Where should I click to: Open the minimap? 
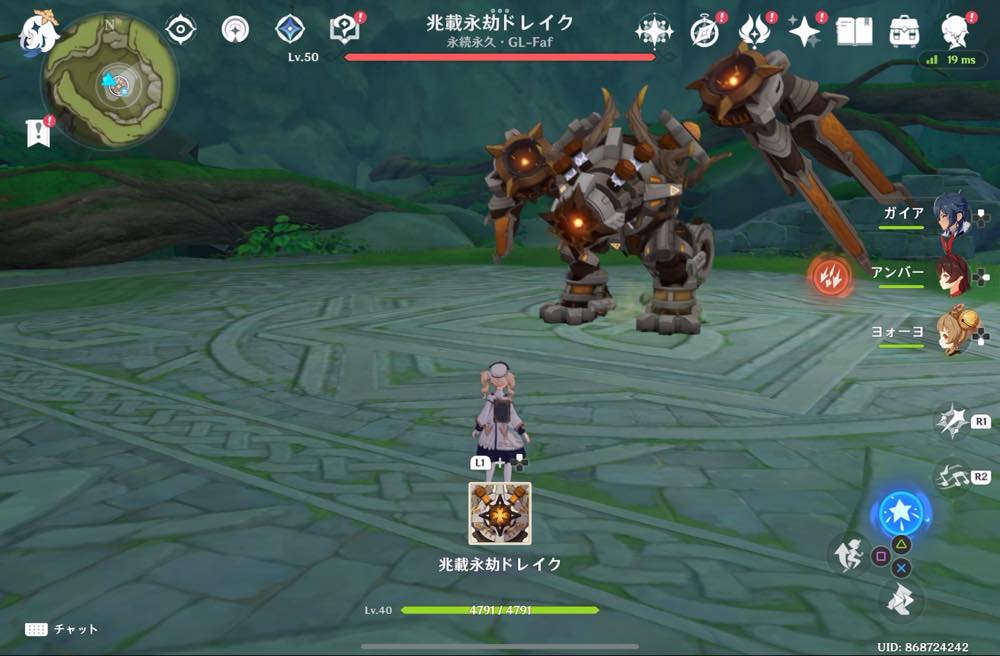pos(110,82)
